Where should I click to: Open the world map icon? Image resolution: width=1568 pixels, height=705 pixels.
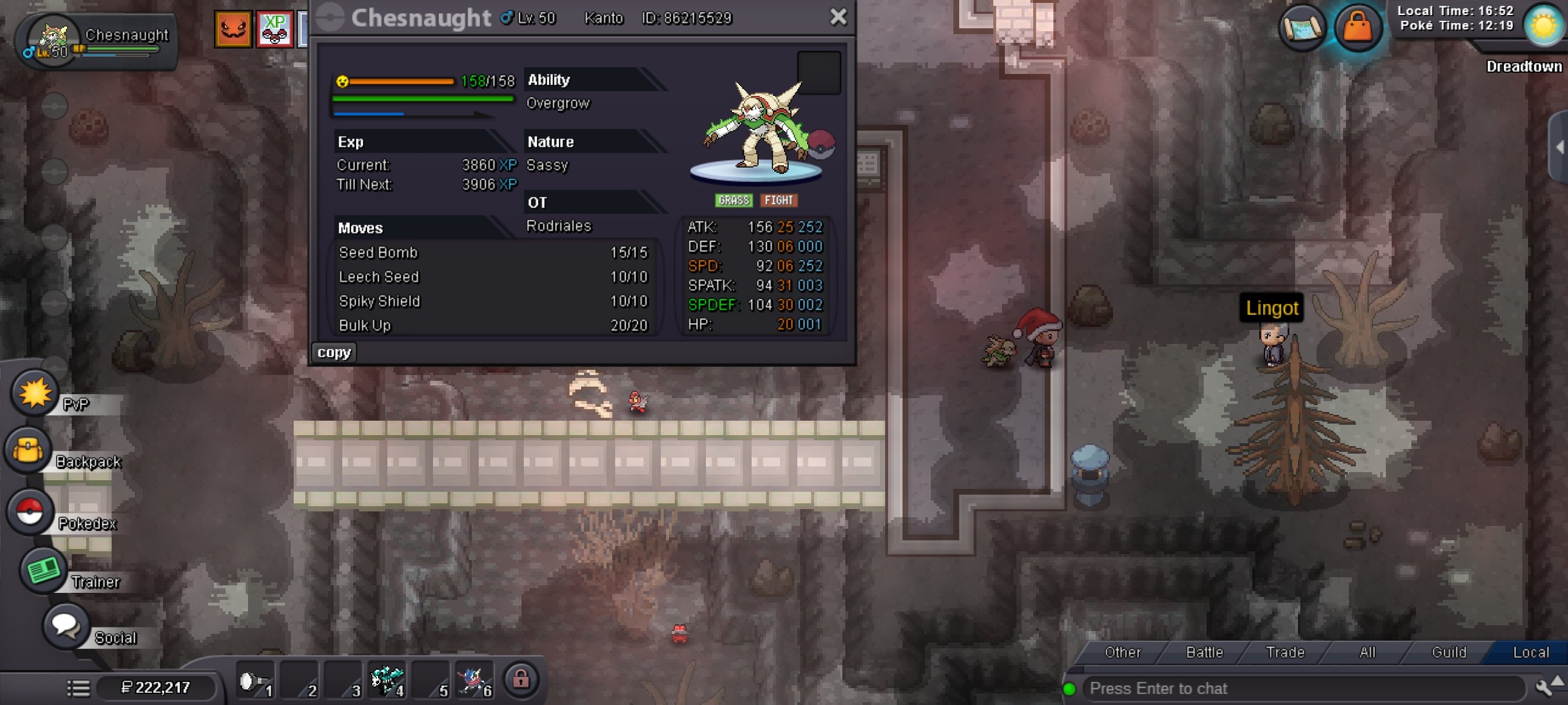click(x=1302, y=27)
